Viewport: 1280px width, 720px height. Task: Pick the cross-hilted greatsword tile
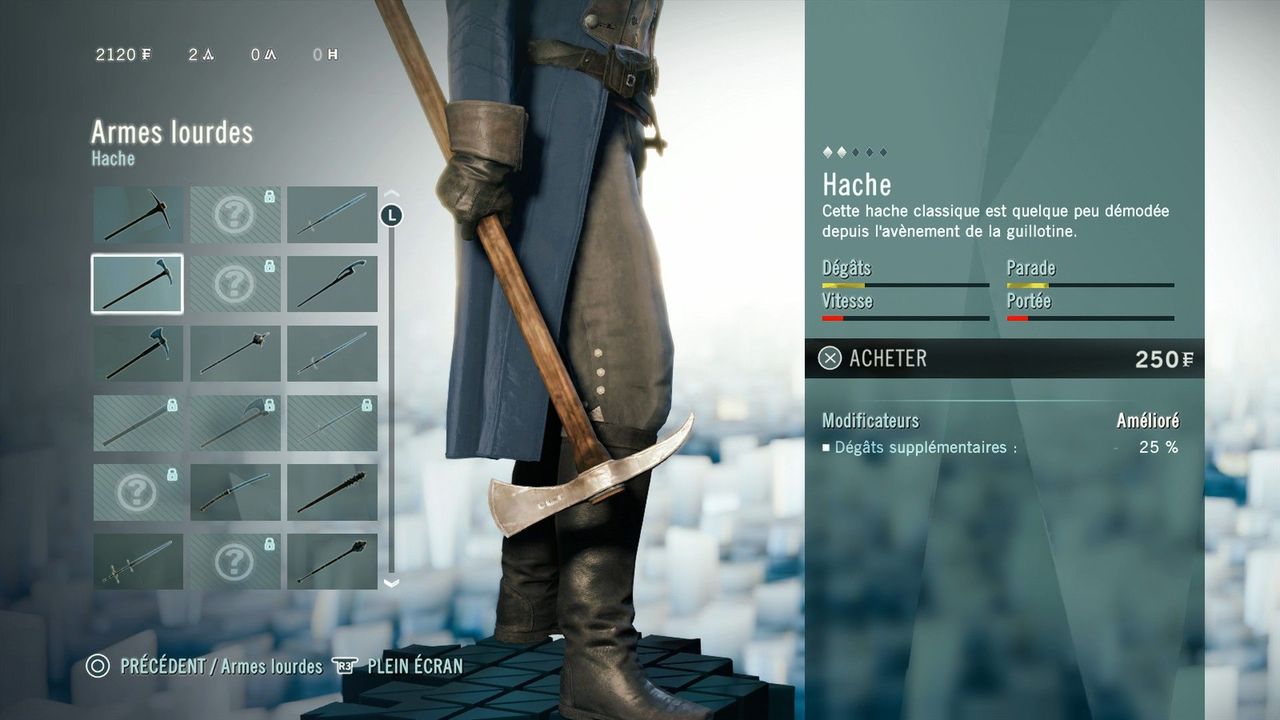point(138,561)
